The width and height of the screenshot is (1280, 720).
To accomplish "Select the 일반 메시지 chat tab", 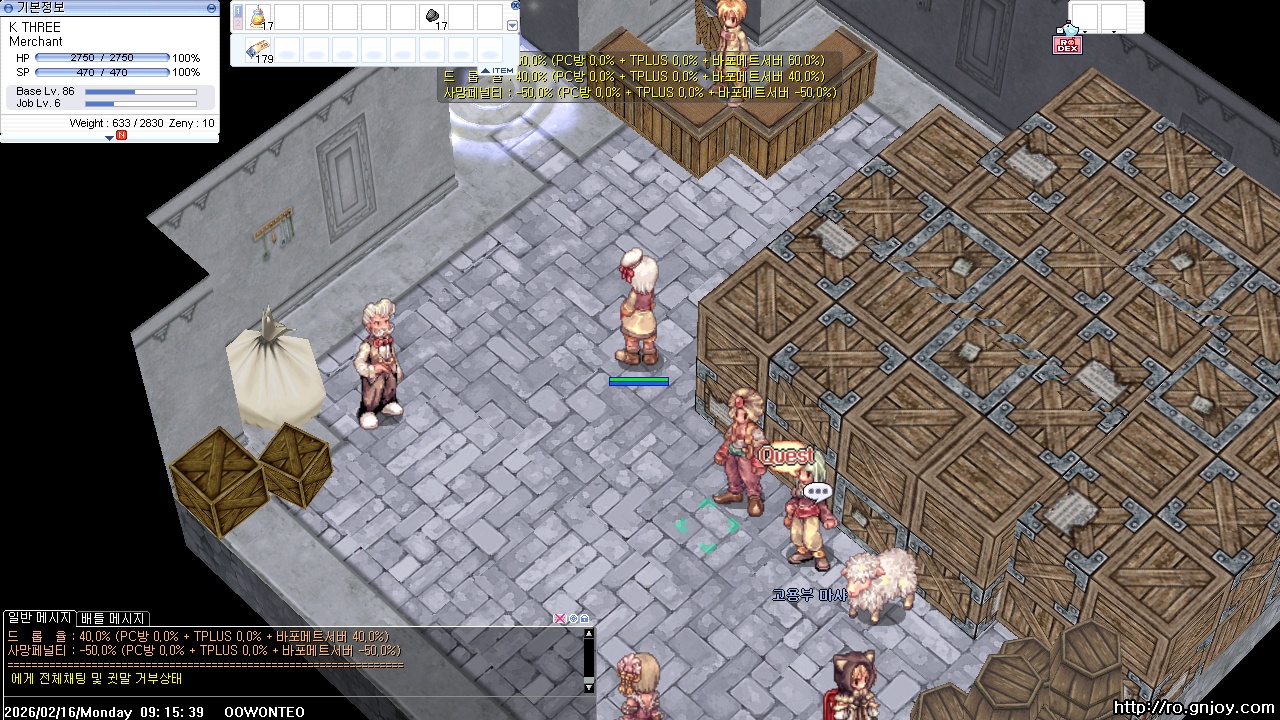I will pyautogui.click(x=38, y=618).
